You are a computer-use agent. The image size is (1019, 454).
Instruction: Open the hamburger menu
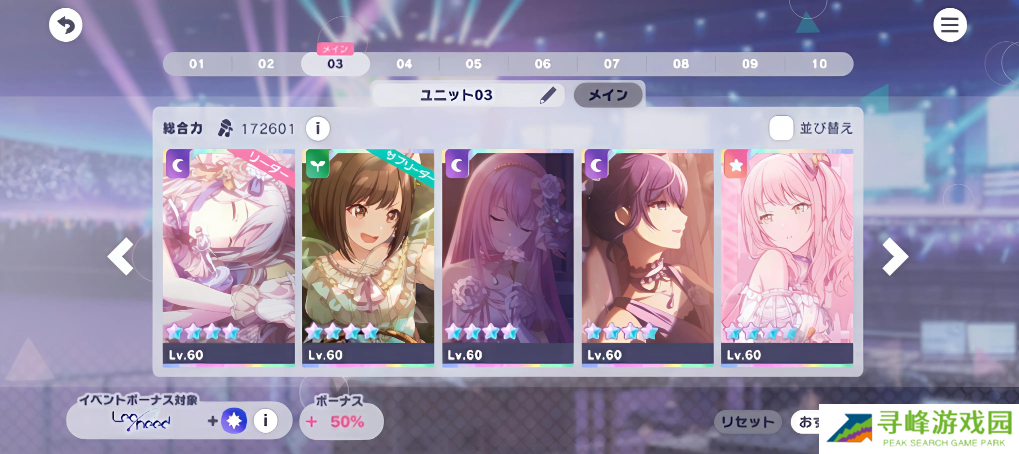coord(949,25)
